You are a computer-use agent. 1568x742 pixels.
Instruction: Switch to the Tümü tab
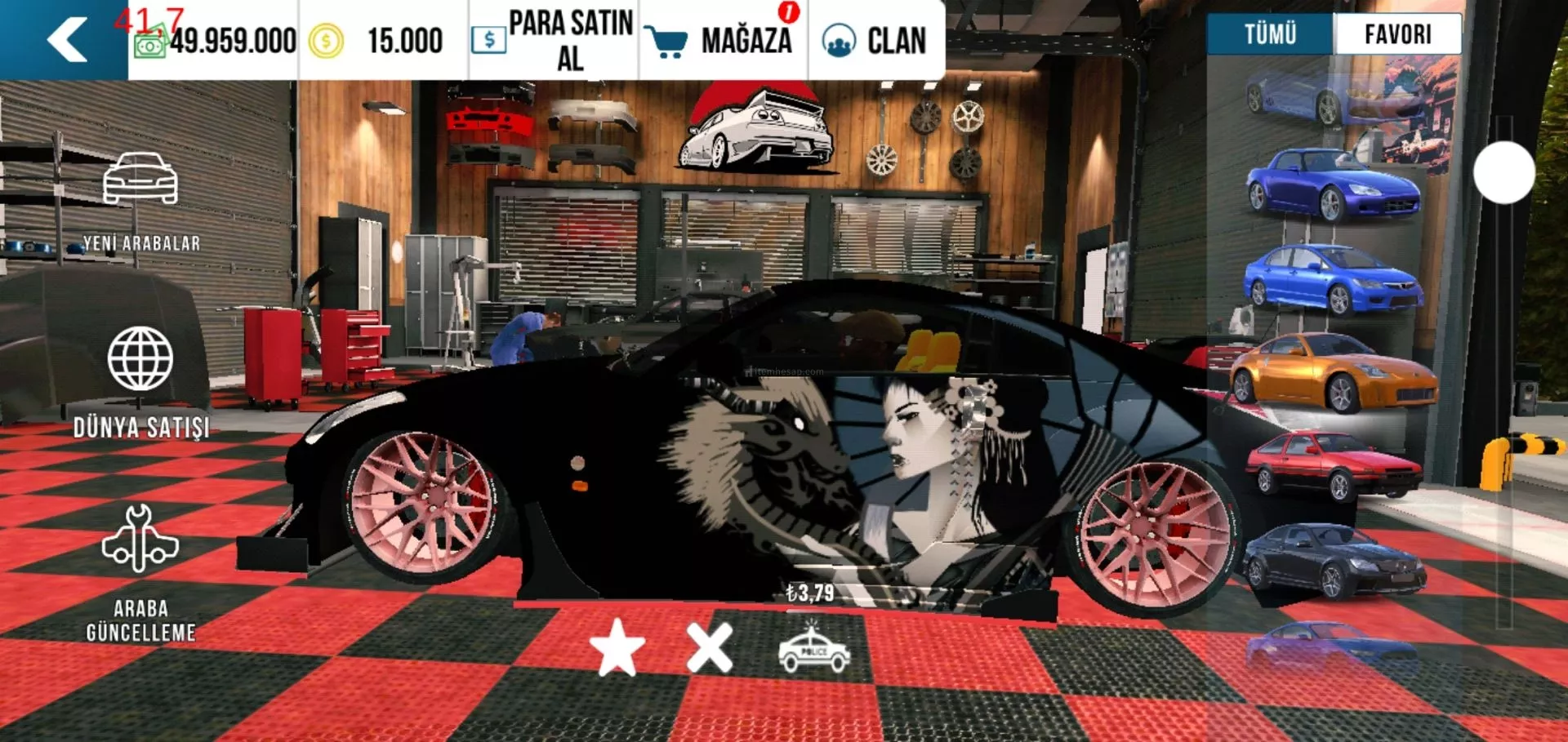1270,34
